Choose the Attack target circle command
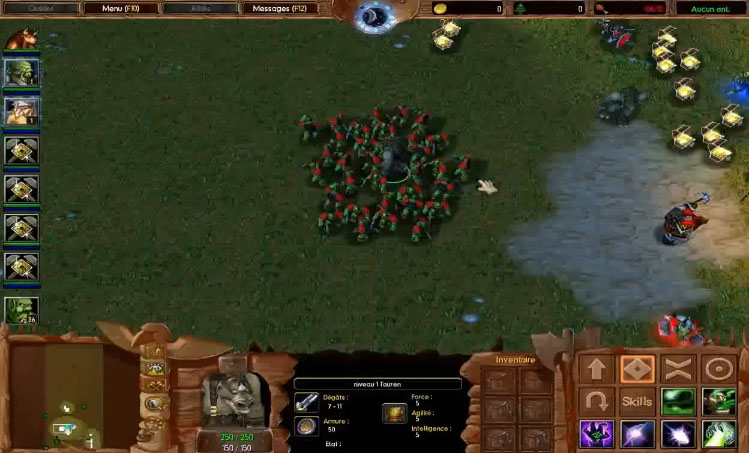Image resolution: width=749 pixels, height=453 pixels. pos(717,368)
